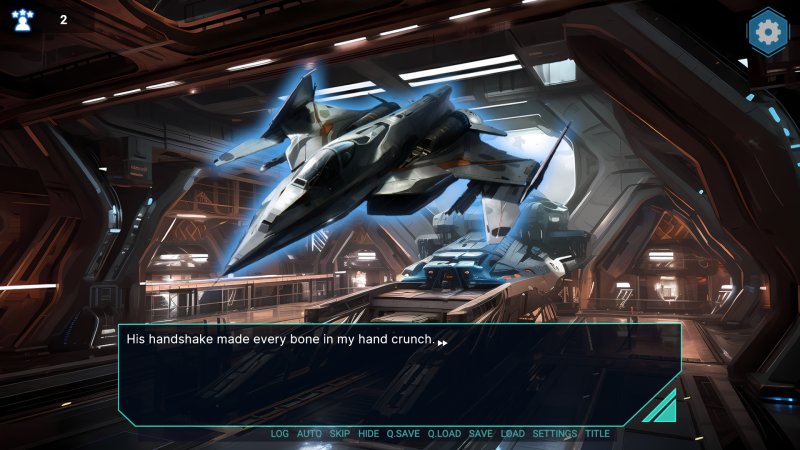Activate SKIP mode
This screenshot has width=800, height=450.
[x=340, y=434]
